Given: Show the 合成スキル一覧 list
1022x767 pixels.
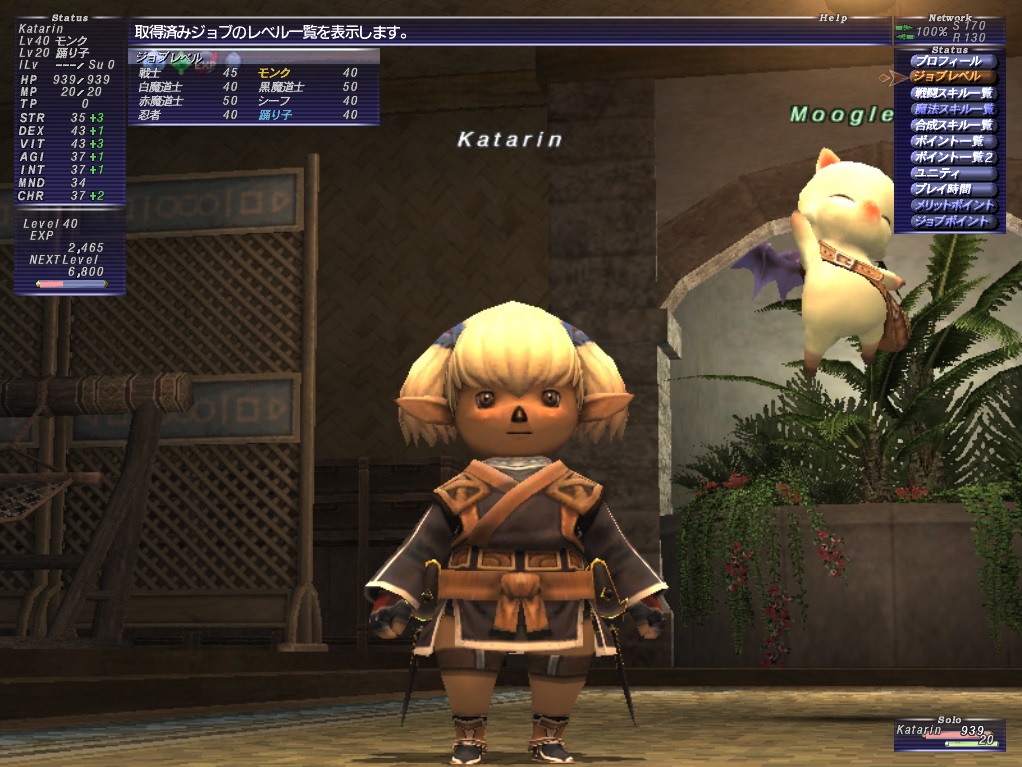Looking at the screenshot, I should [953, 125].
